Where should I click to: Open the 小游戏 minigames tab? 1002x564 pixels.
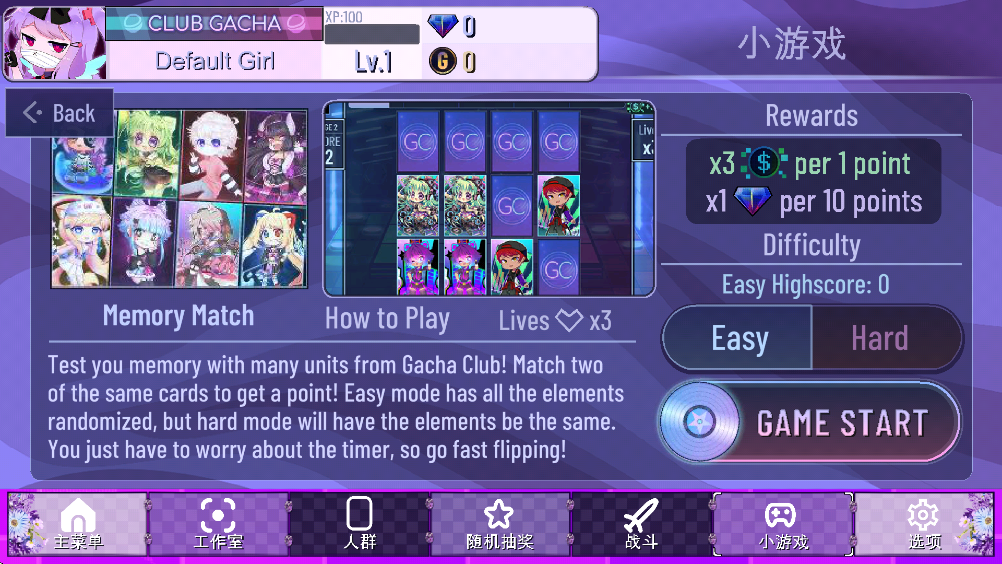[x=782, y=525]
